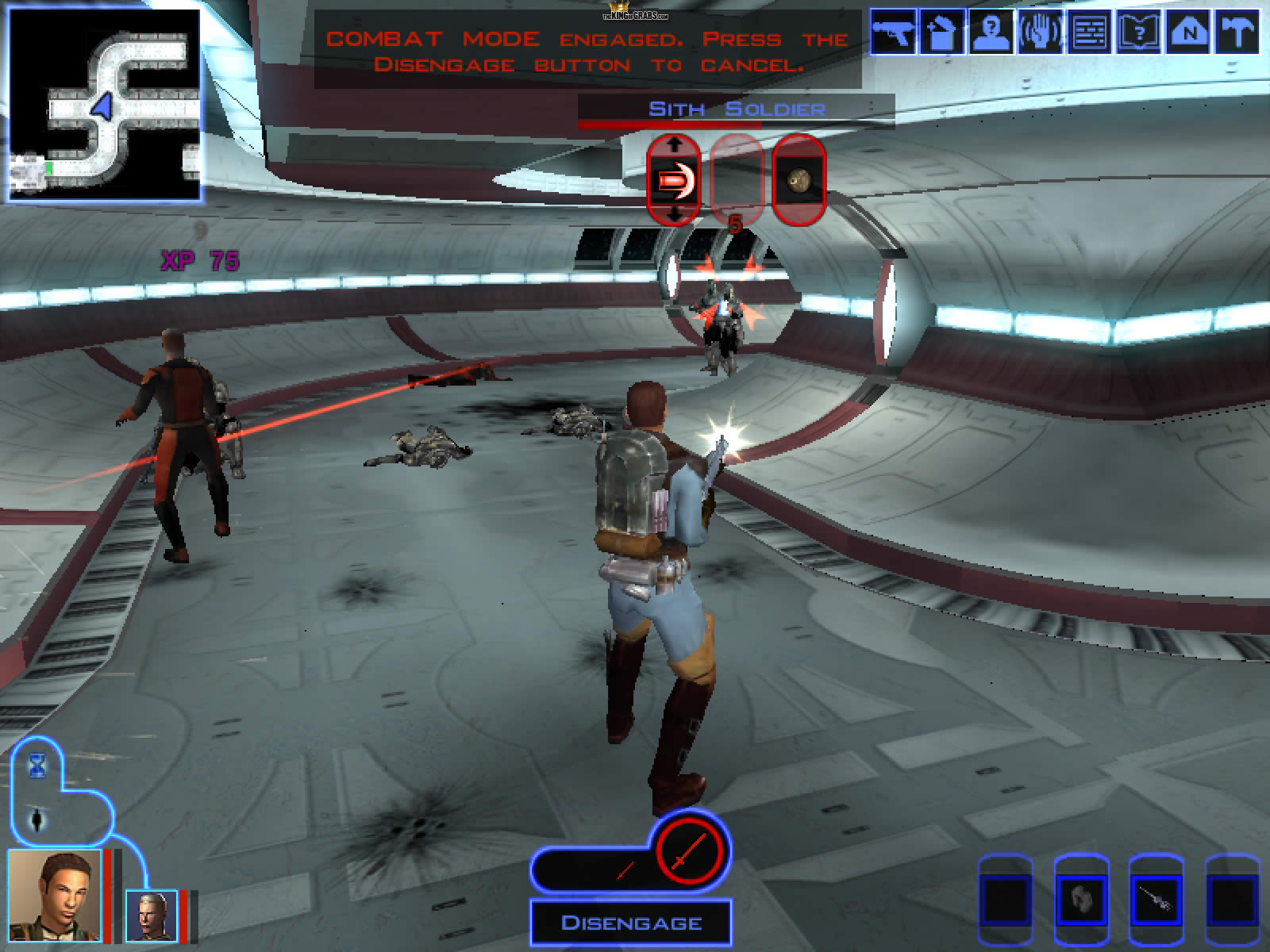Image resolution: width=1270 pixels, height=952 pixels.
Task: Show the character sheet via the silhouette icon
Action: pyautogui.click(x=990, y=32)
